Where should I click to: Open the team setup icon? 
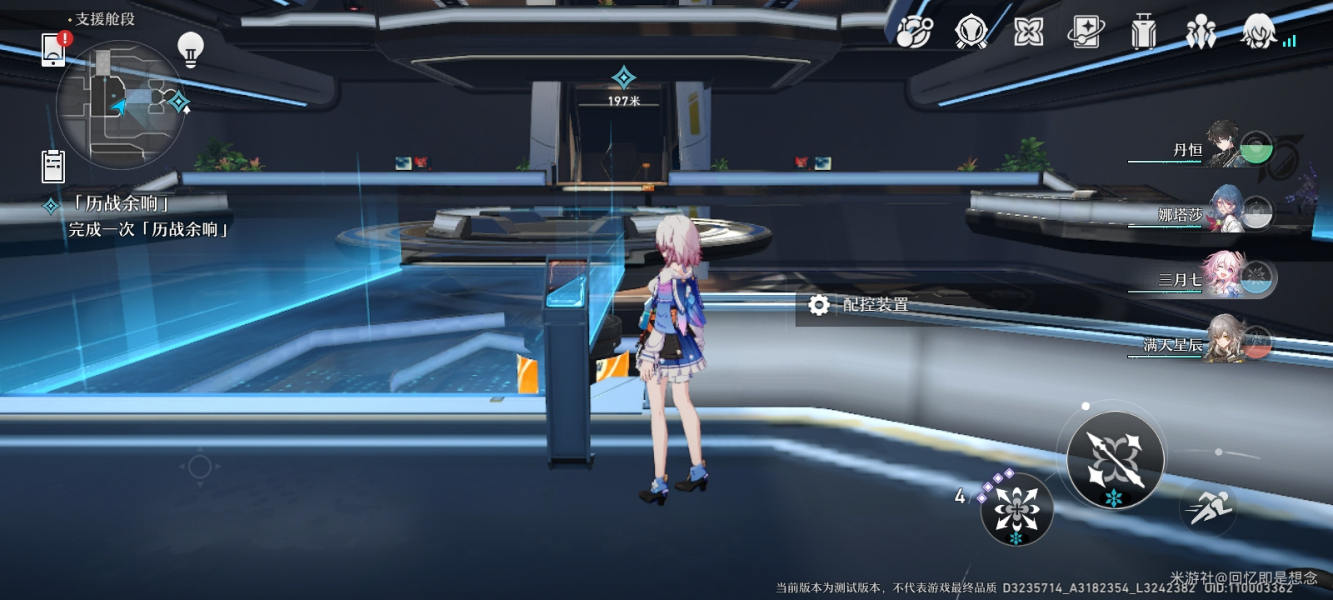(1200, 33)
